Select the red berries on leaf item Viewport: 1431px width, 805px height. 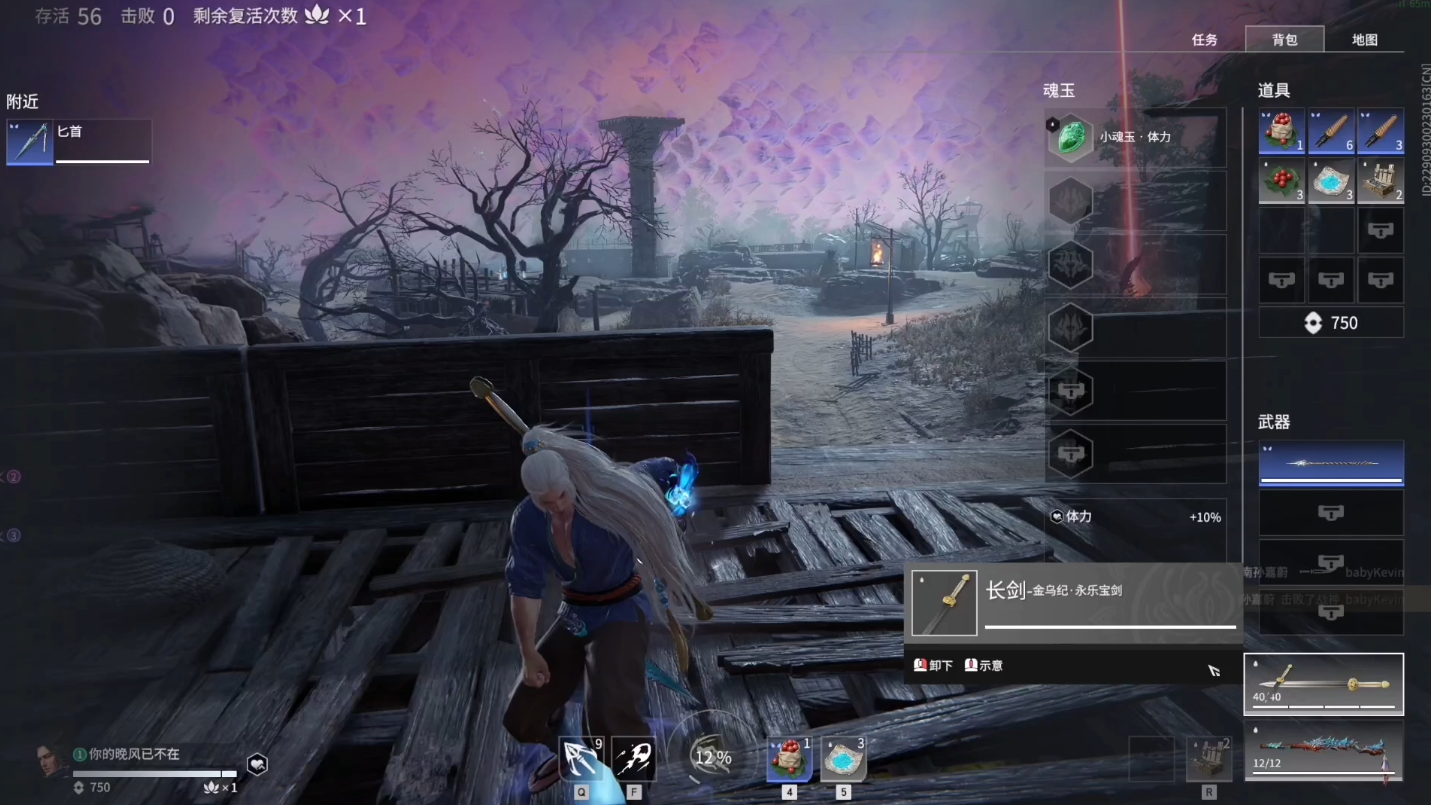[x=1282, y=181]
